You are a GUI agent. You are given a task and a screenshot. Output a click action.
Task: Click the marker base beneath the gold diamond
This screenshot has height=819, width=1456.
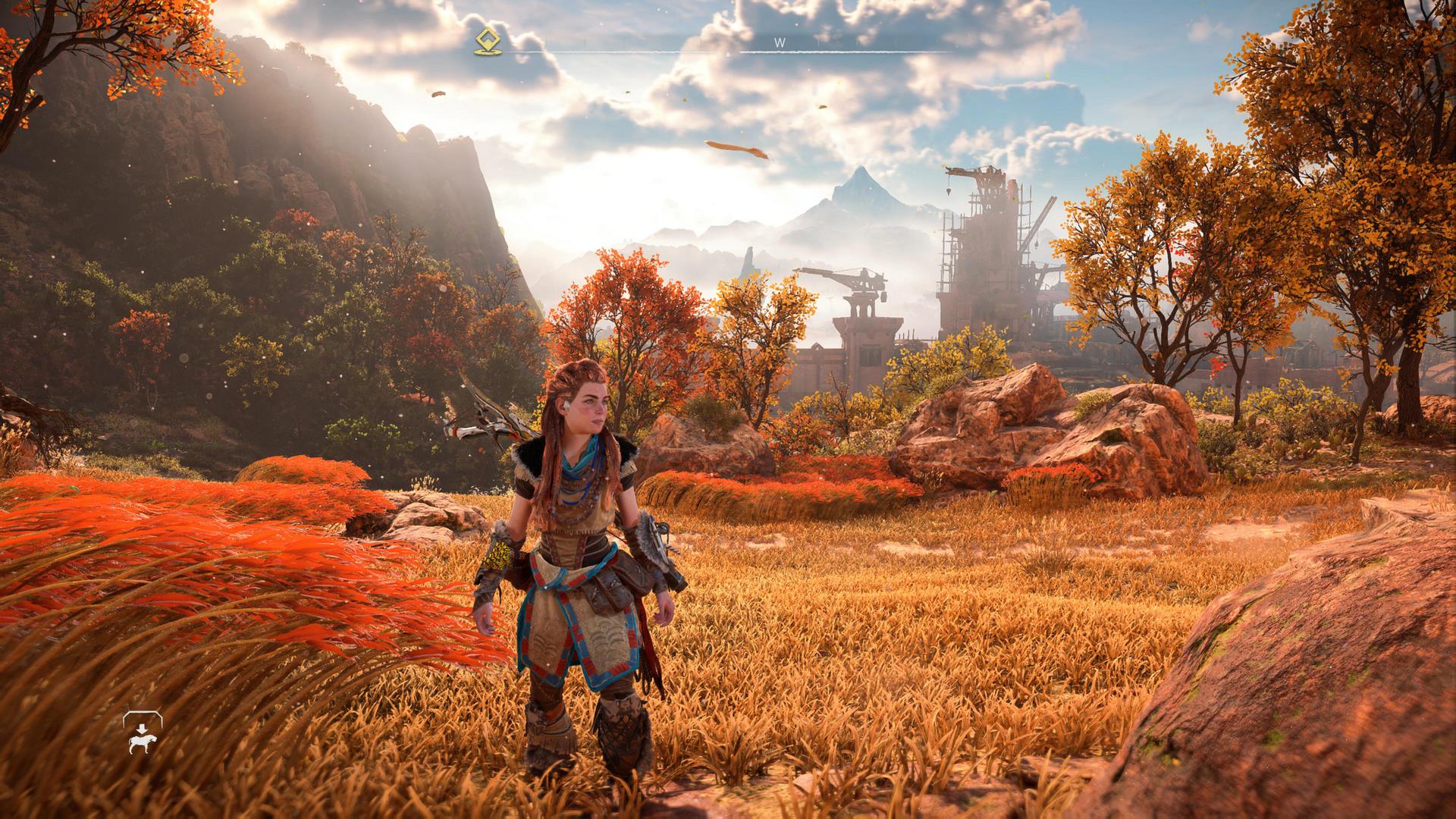pos(488,52)
